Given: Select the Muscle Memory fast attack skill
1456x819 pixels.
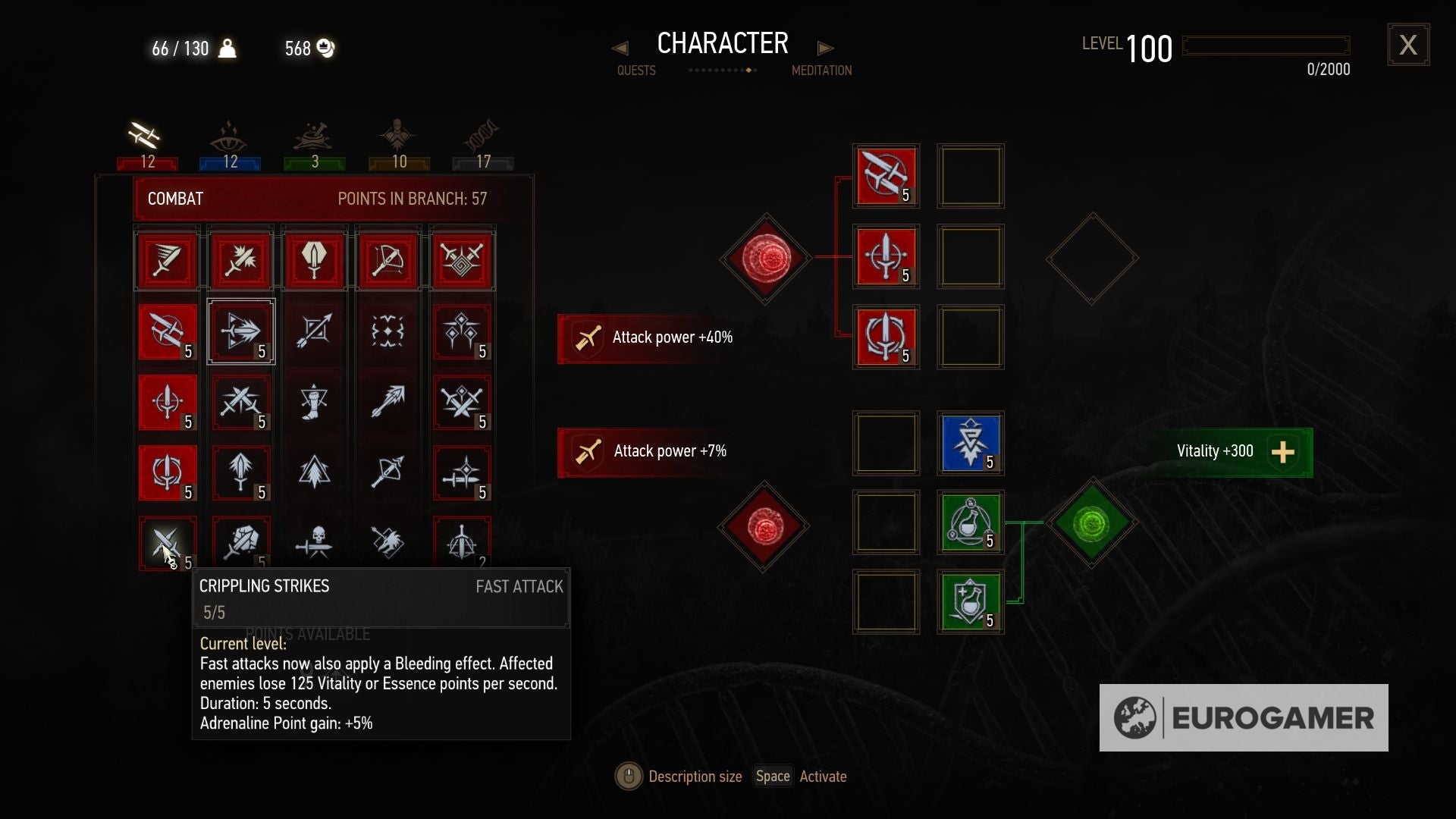Looking at the screenshot, I should click(x=167, y=332).
